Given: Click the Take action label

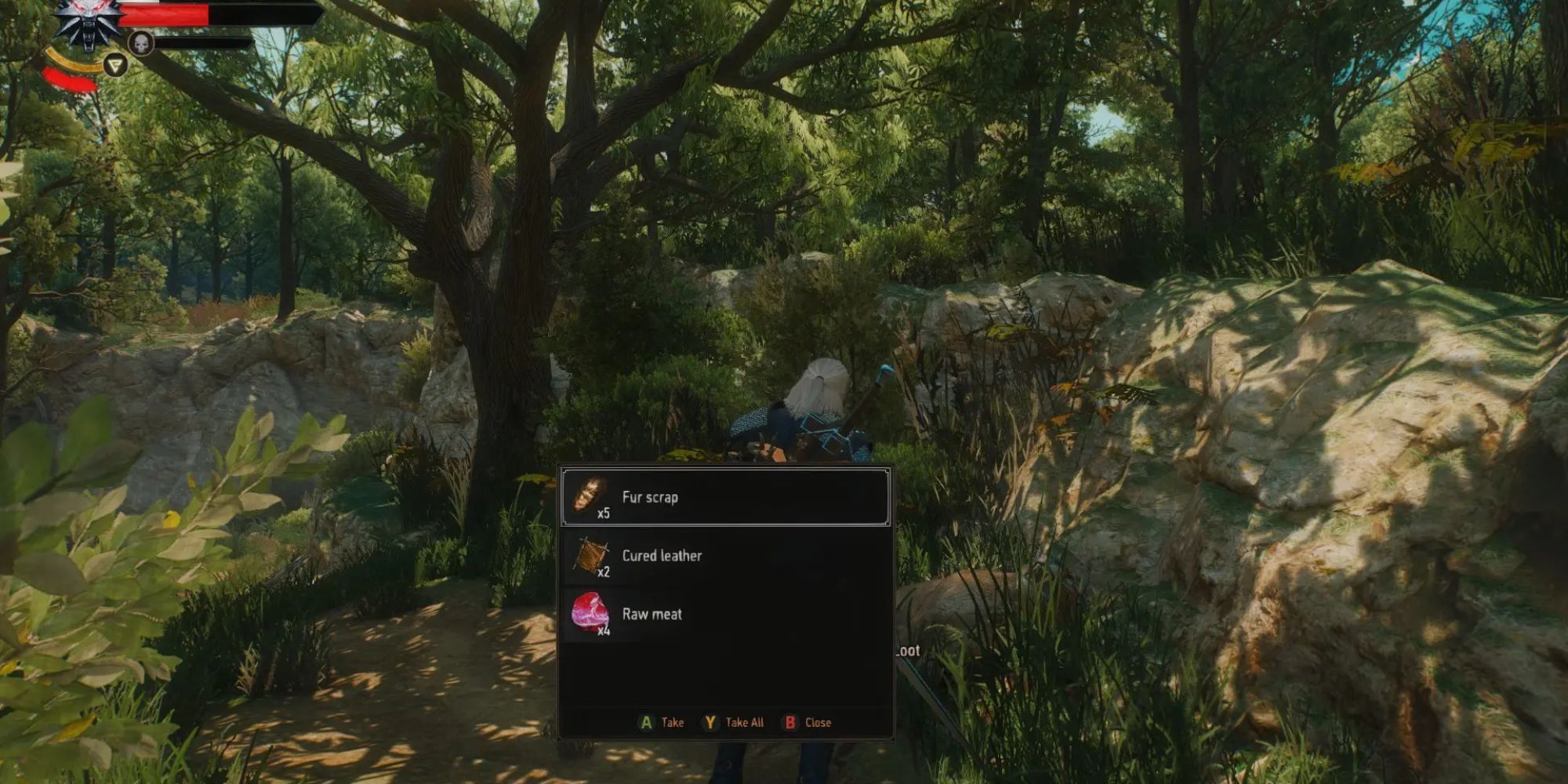Looking at the screenshot, I should pyautogui.click(x=671, y=722).
